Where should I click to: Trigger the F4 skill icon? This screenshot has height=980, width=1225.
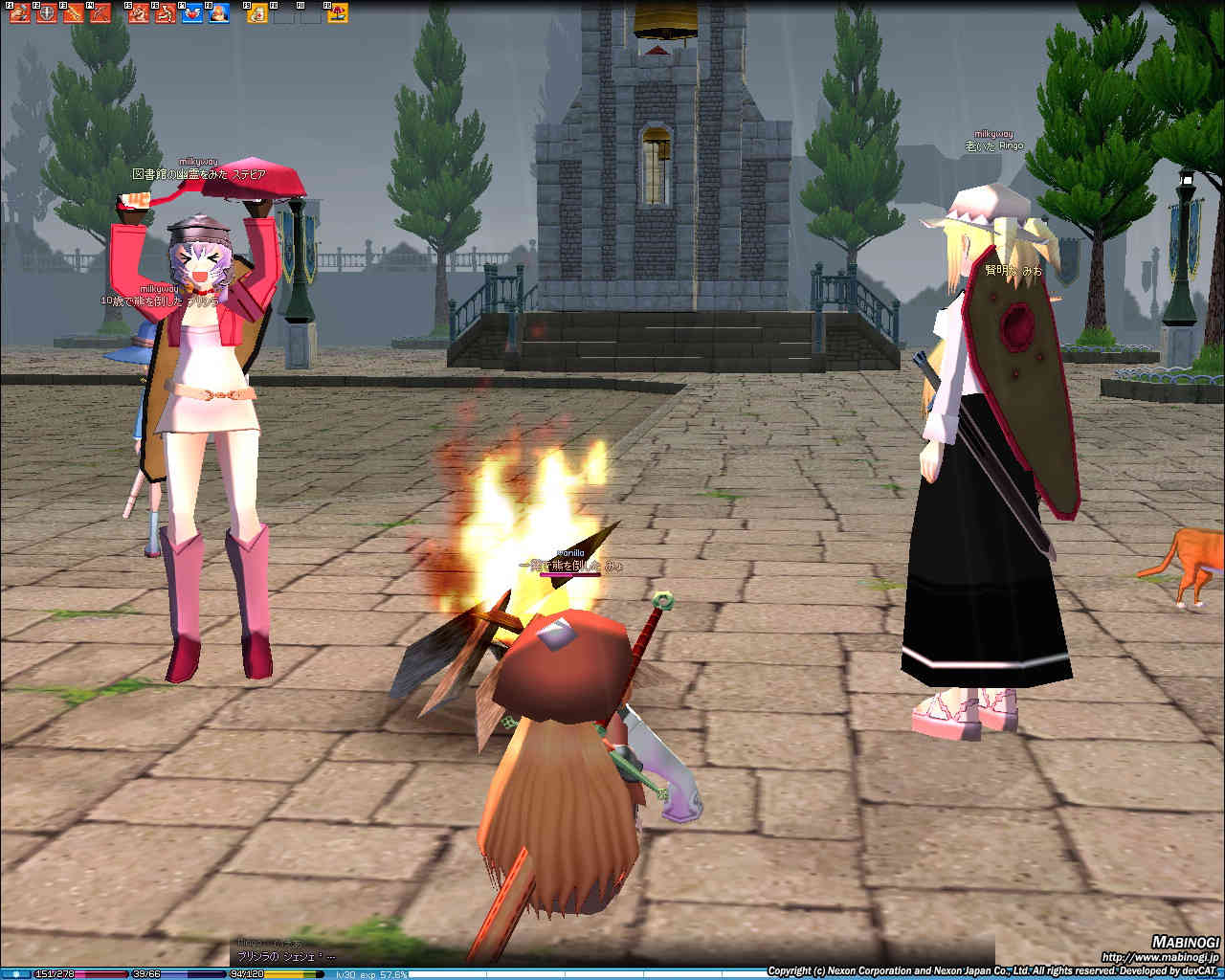click(x=99, y=13)
